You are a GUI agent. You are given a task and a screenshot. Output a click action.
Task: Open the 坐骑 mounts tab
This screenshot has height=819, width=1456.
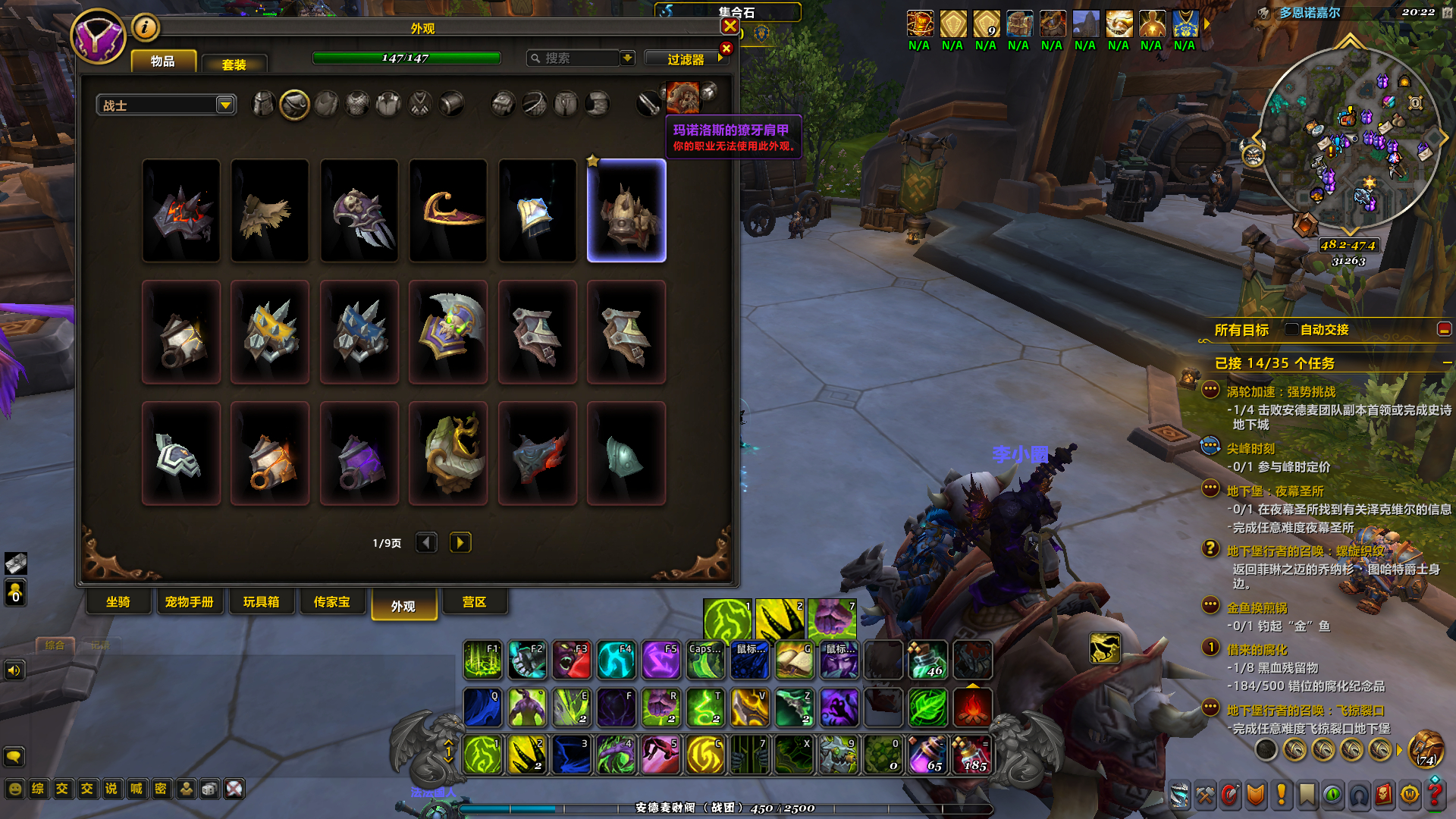(x=118, y=602)
